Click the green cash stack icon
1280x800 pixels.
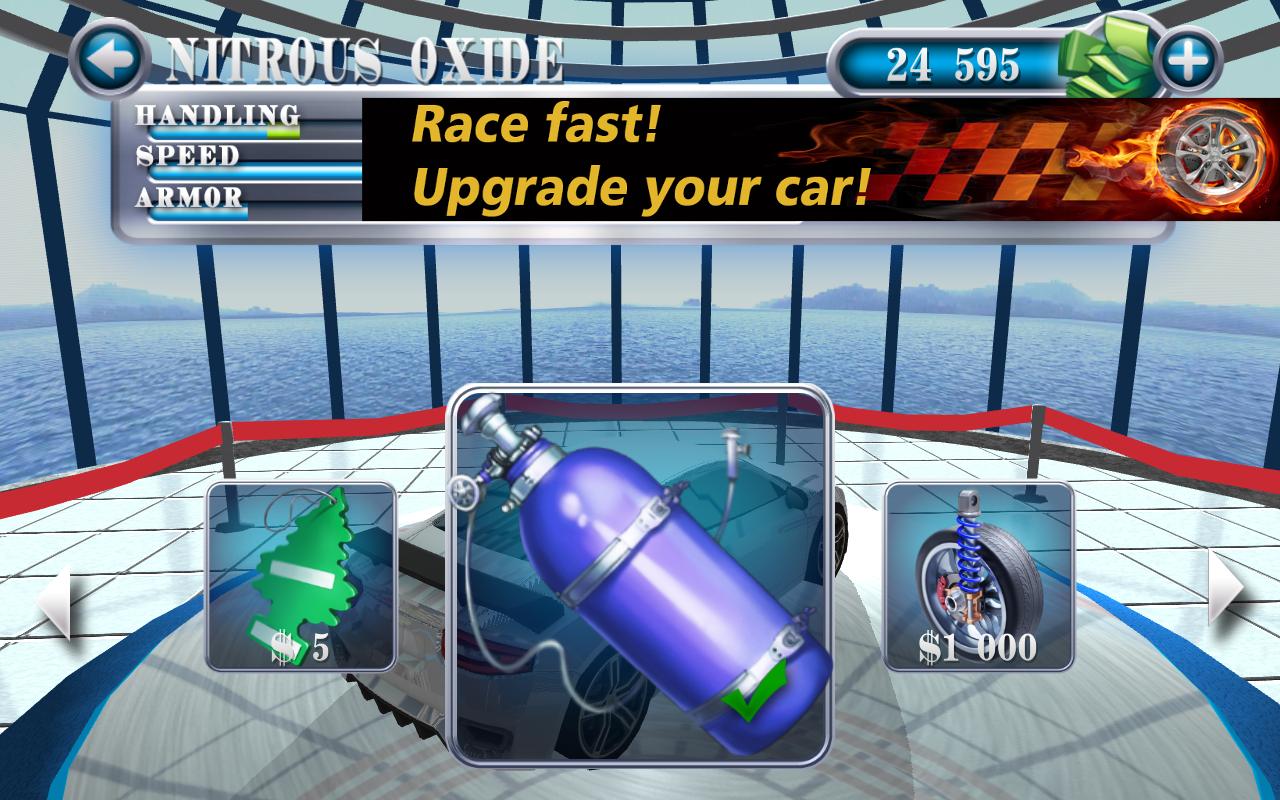coord(1105,58)
